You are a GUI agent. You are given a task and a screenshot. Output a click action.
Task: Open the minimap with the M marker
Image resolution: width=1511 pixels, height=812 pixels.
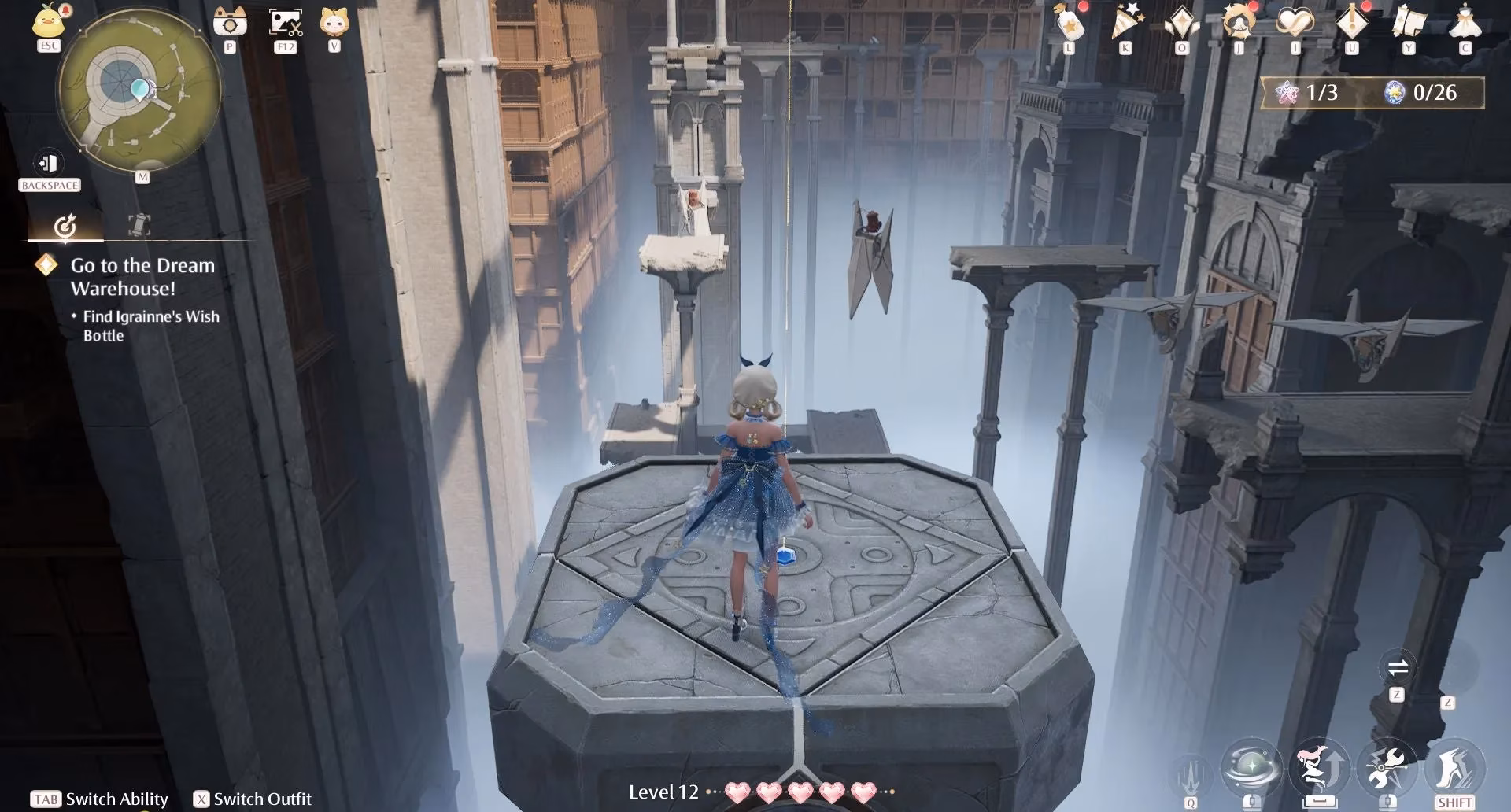(142, 178)
